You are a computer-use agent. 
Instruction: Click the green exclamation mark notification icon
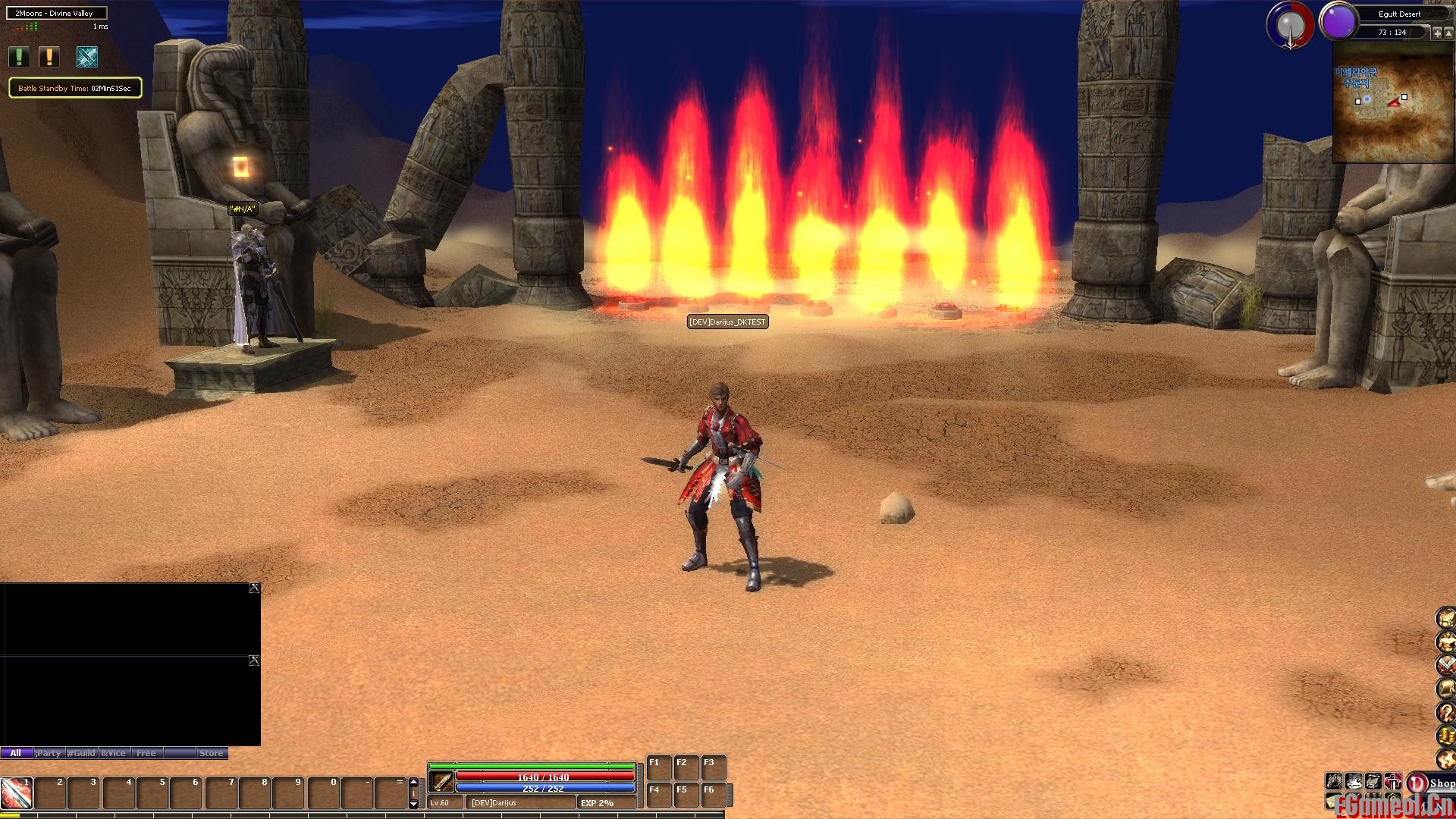18,57
